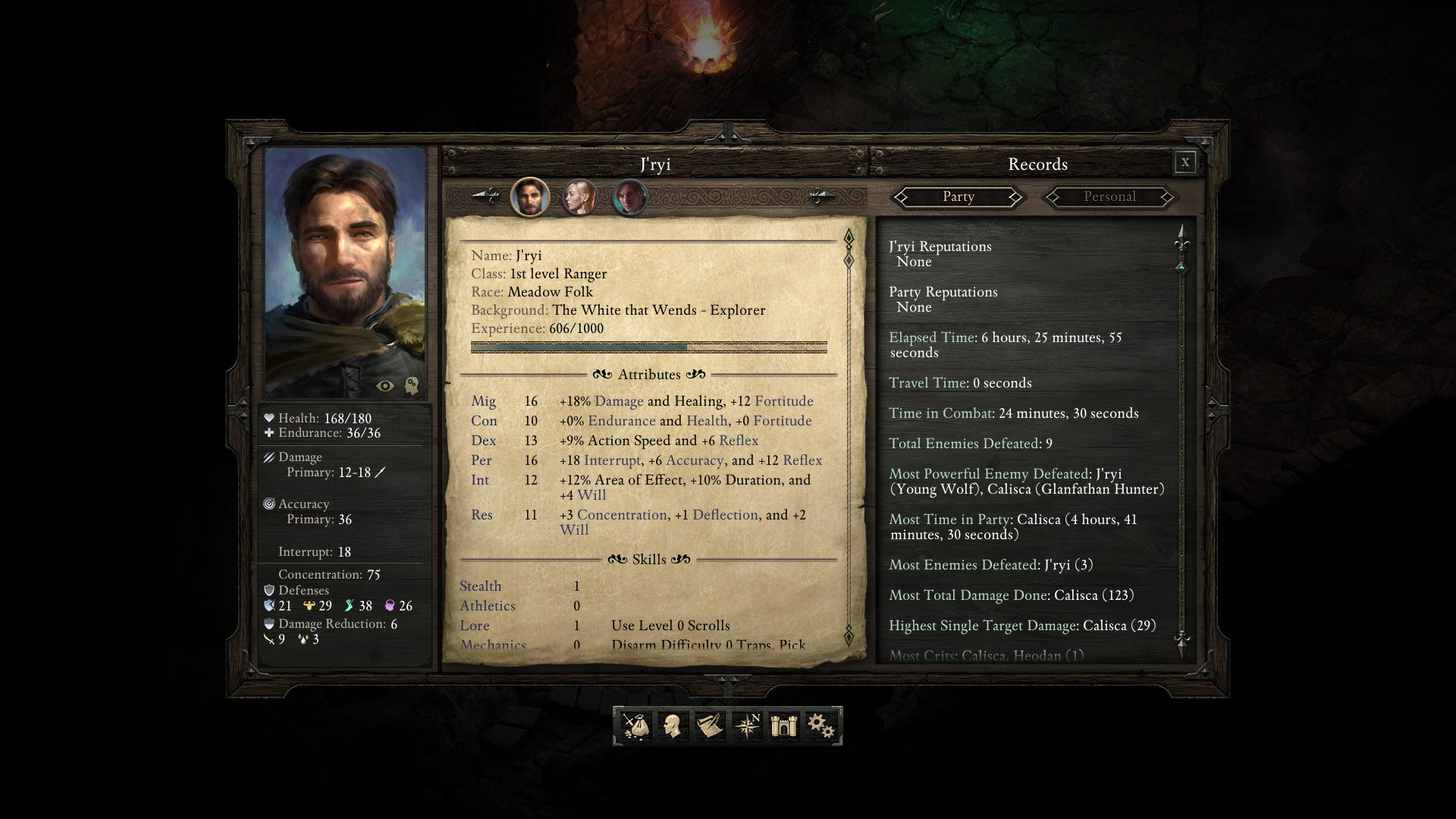Open the inventory from the bag icon
This screenshot has height=819, width=1456.
click(635, 726)
